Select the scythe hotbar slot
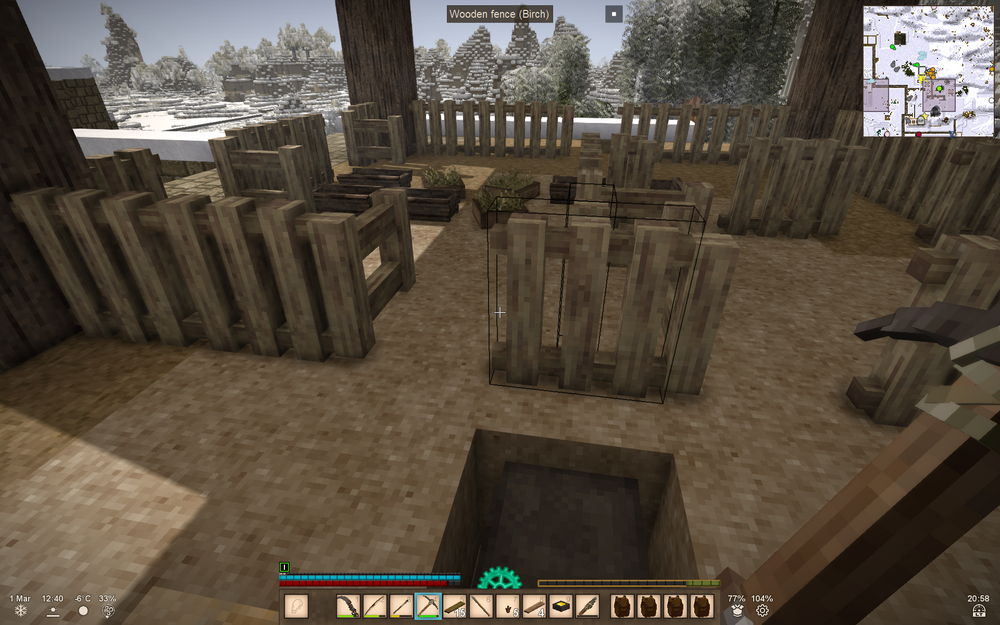Viewport: 1000px width, 625px height. pyautogui.click(x=348, y=606)
